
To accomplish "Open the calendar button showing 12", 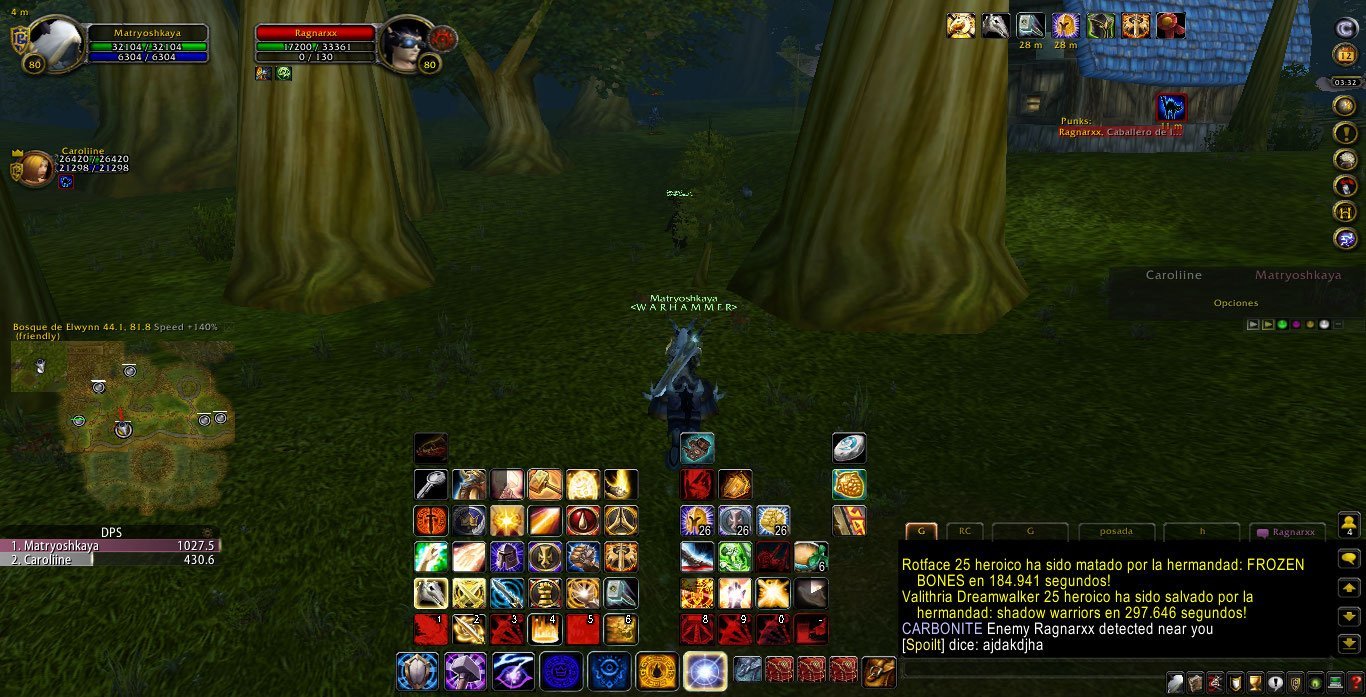I will (1345, 55).
